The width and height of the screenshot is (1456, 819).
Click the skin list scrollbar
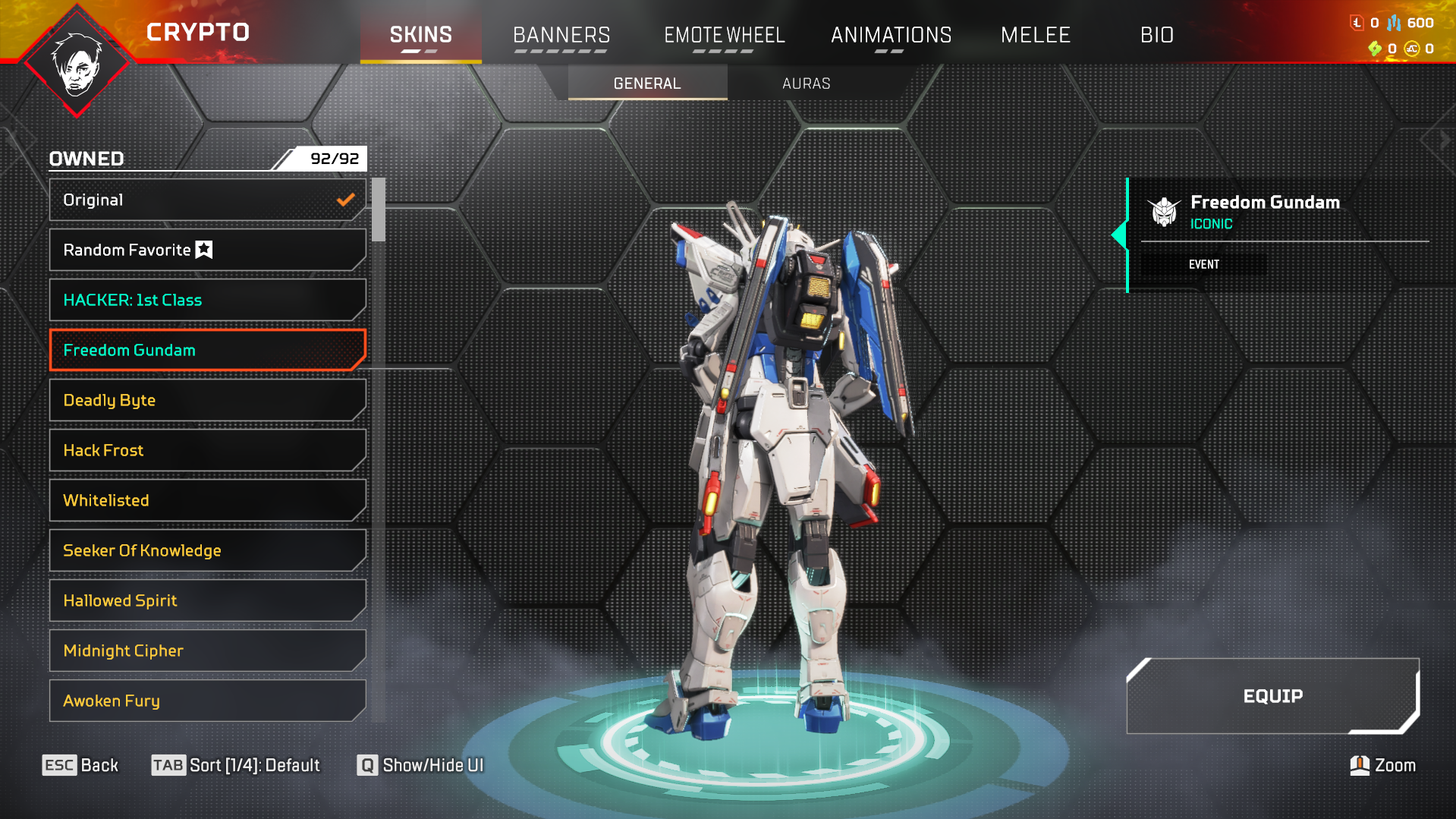pyautogui.click(x=379, y=210)
